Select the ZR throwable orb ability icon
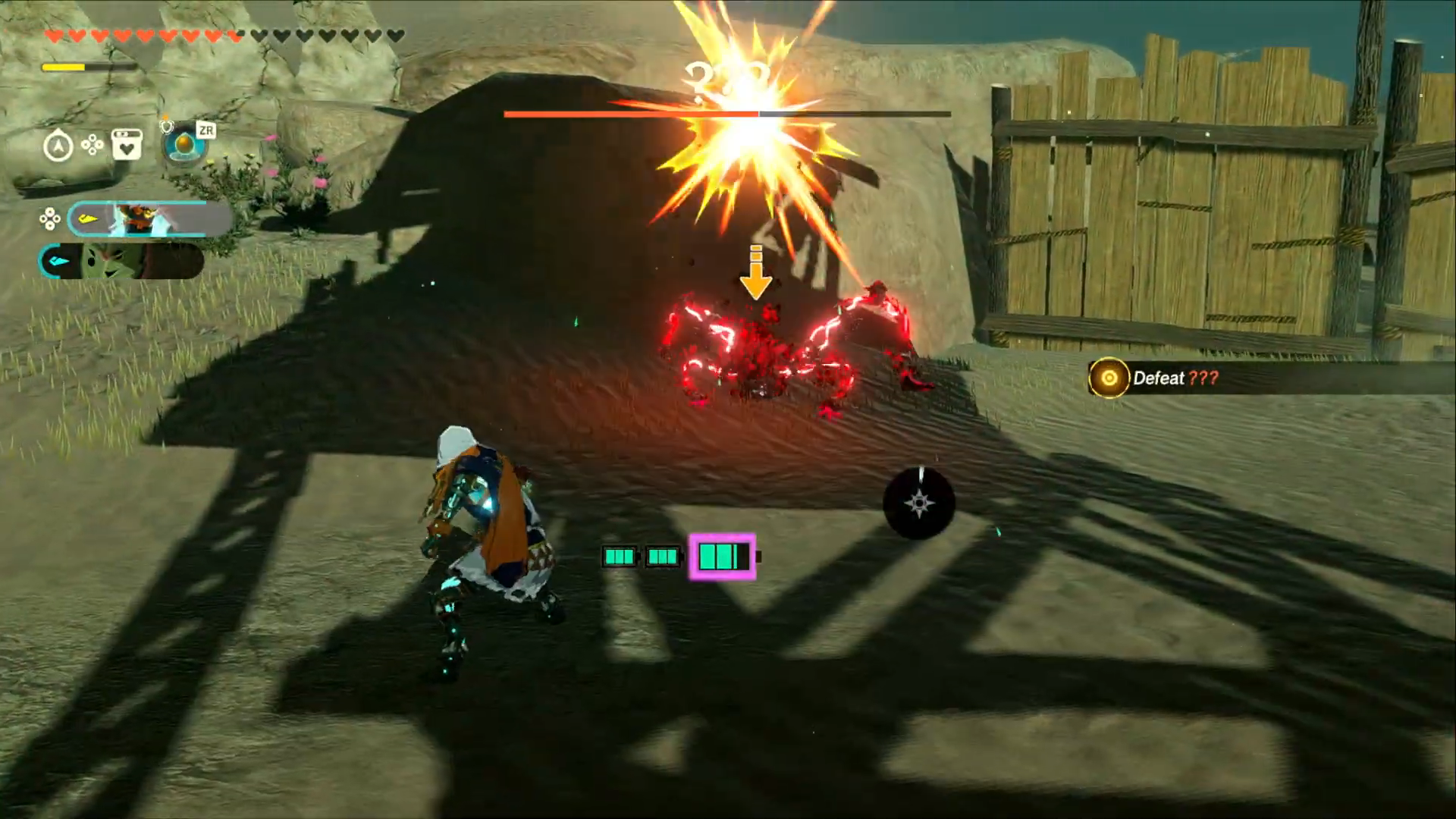Image resolution: width=1456 pixels, height=819 pixels. (182, 144)
